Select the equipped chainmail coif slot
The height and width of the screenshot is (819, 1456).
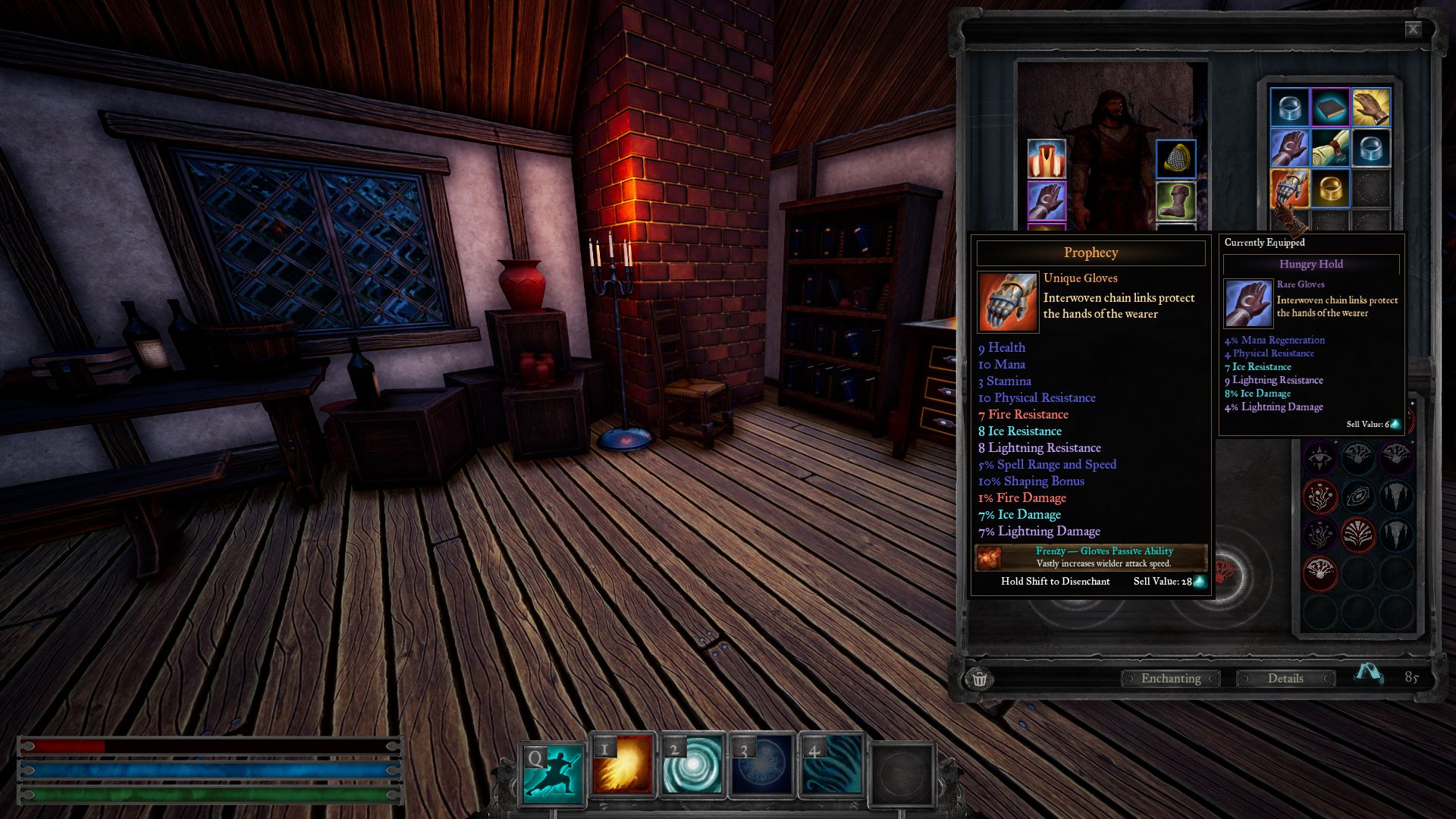pyautogui.click(x=1175, y=159)
